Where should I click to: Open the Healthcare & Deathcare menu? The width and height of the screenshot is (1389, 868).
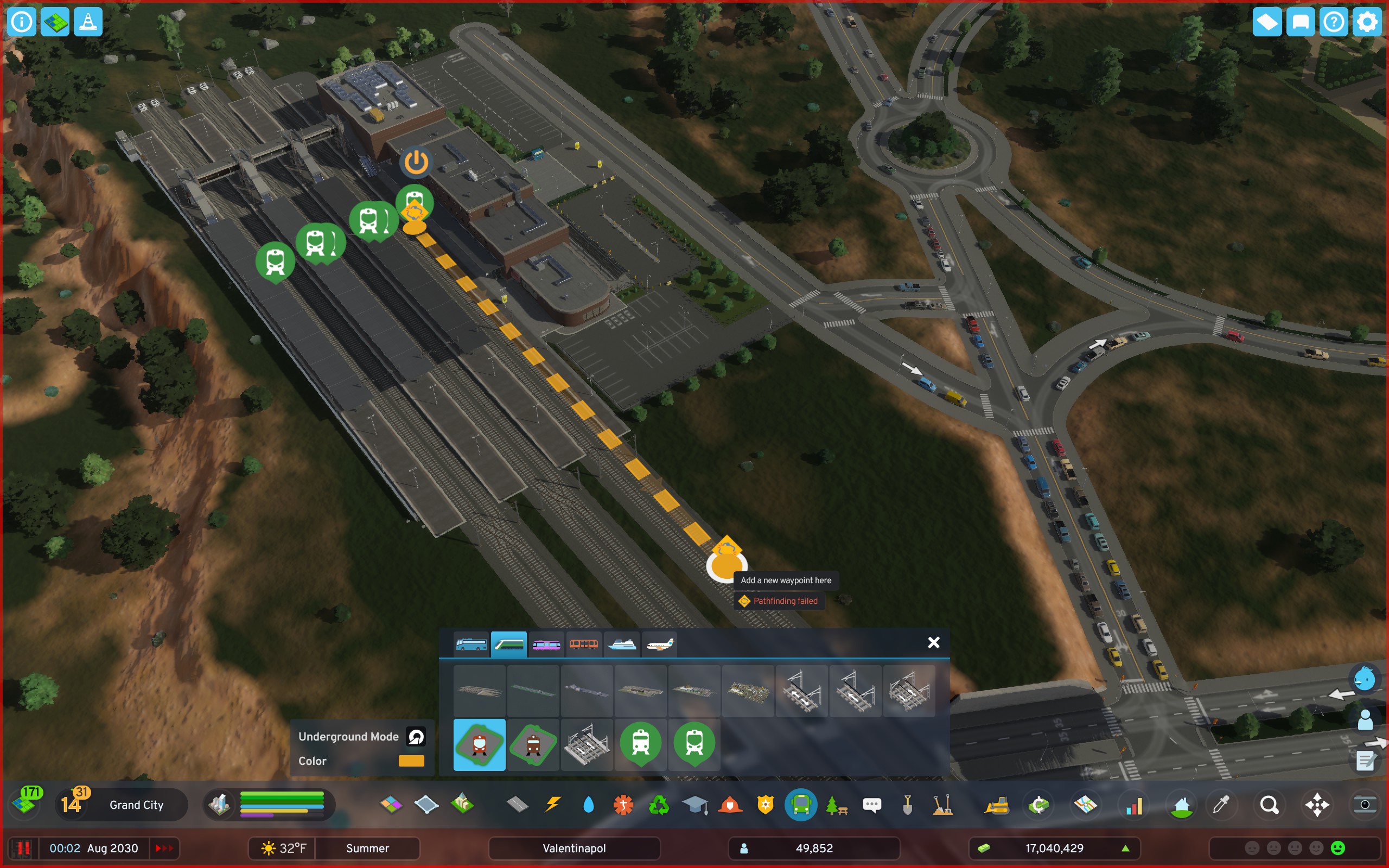click(x=625, y=805)
